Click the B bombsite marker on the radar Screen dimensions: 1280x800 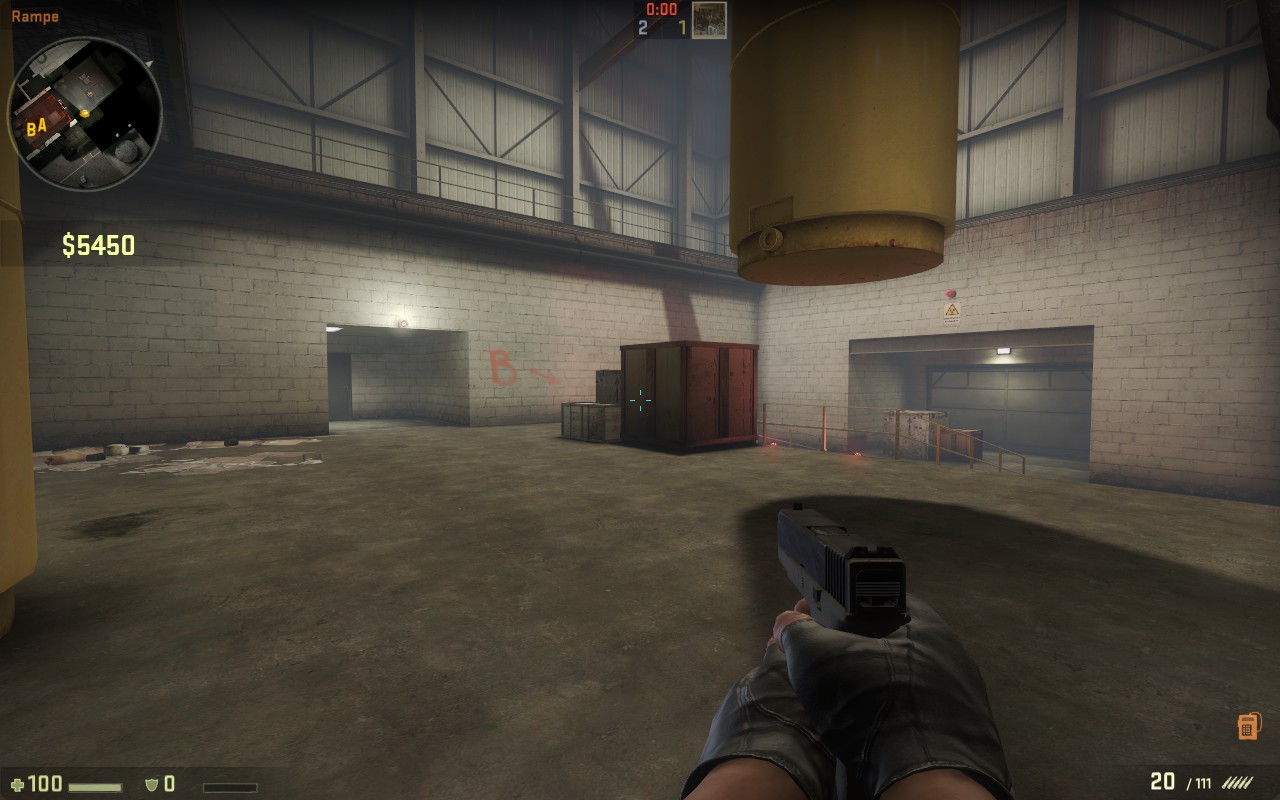click(x=31, y=129)
